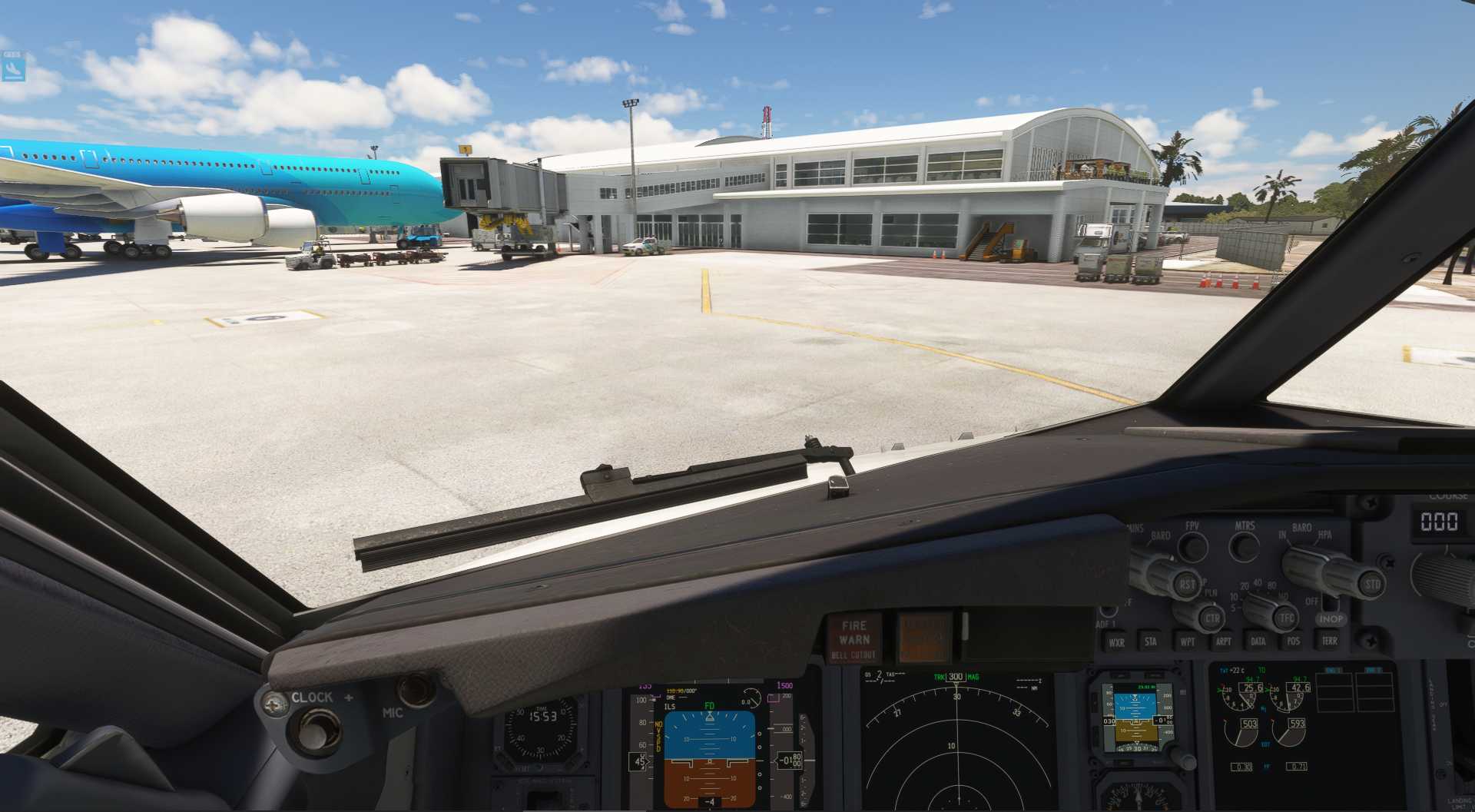This screenshot has height=812, width=1475.
Task: Push the RST minimums reset button
Action: point(1187,585)
